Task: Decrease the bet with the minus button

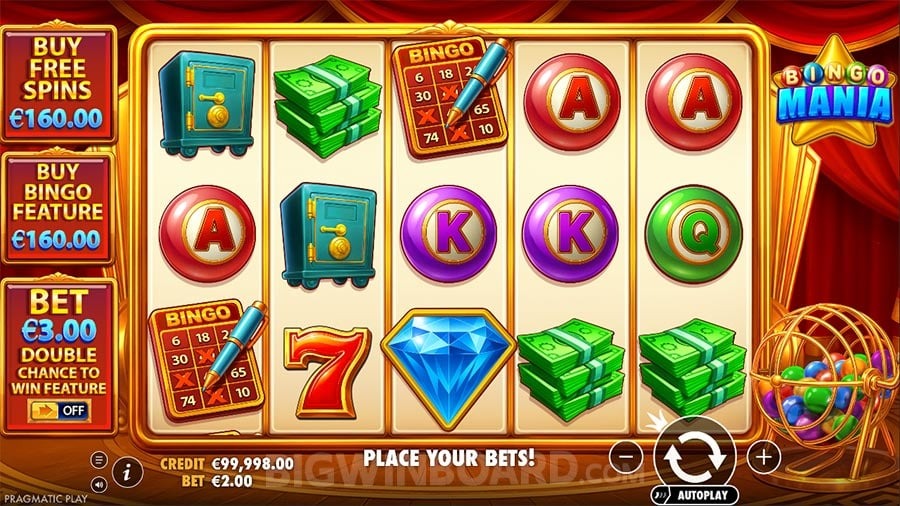Action: (x=625, y=457)
